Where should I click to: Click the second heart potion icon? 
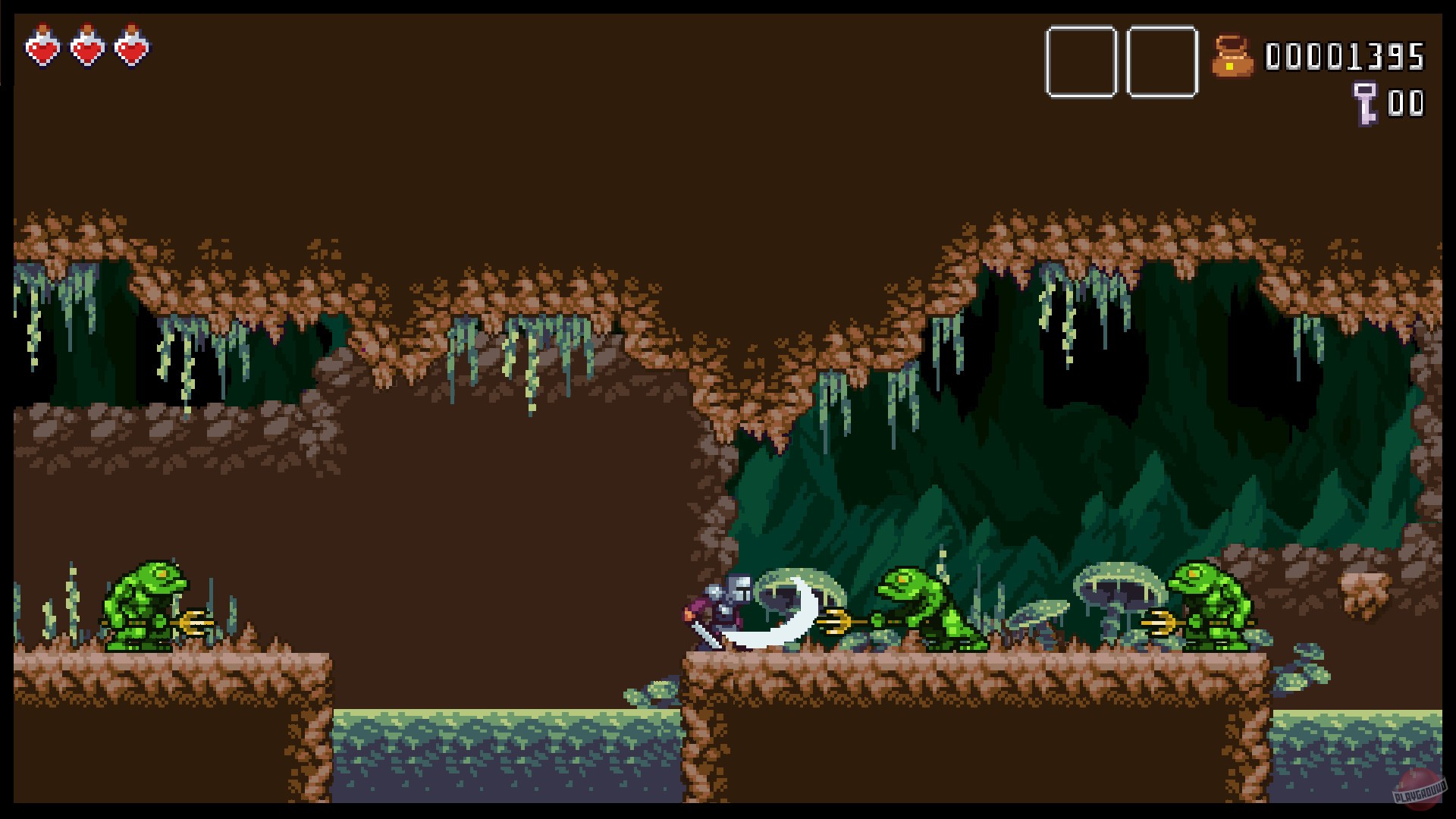tap(88, 47)
